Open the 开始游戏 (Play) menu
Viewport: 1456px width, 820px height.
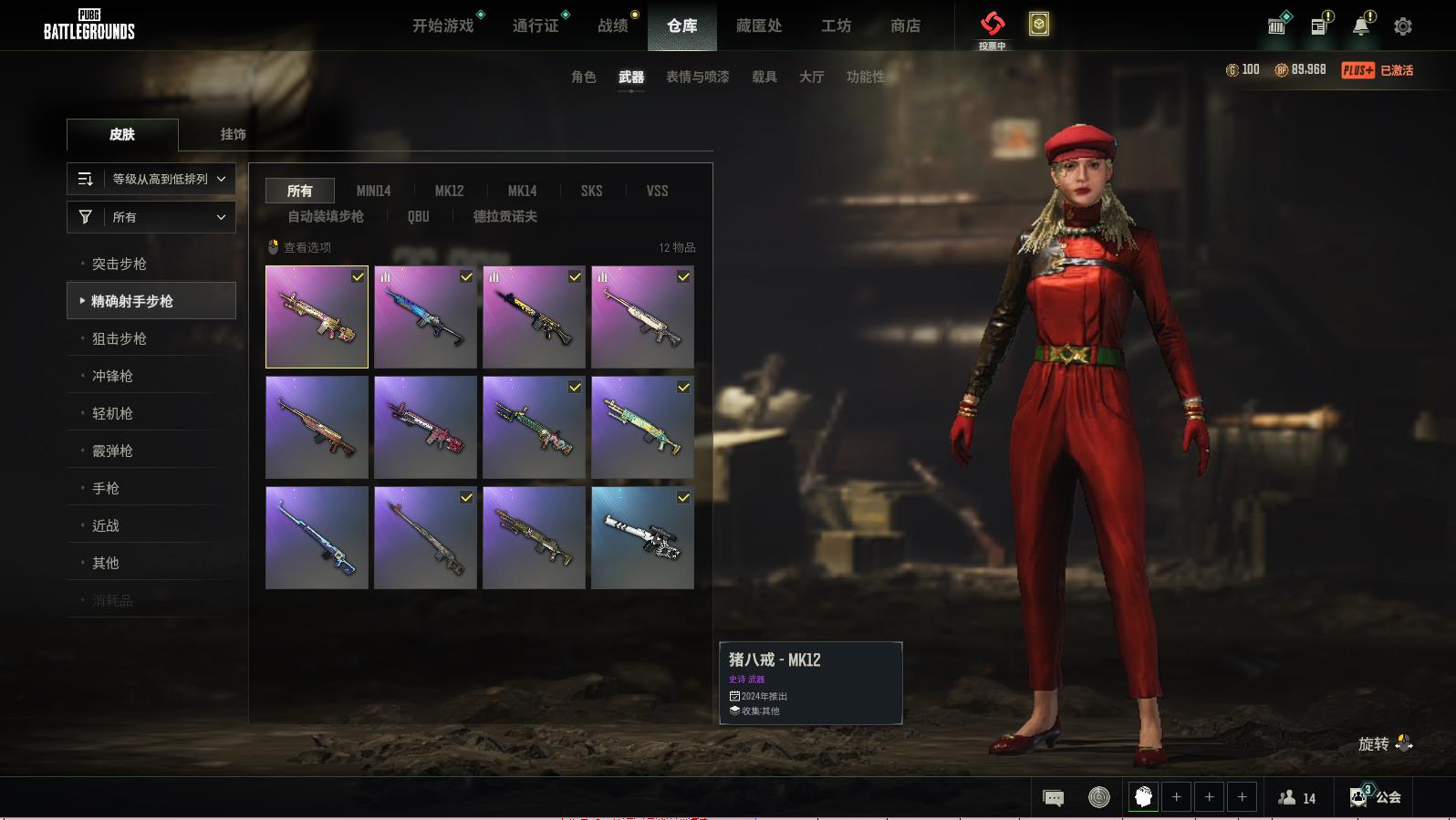coord(443,26)
